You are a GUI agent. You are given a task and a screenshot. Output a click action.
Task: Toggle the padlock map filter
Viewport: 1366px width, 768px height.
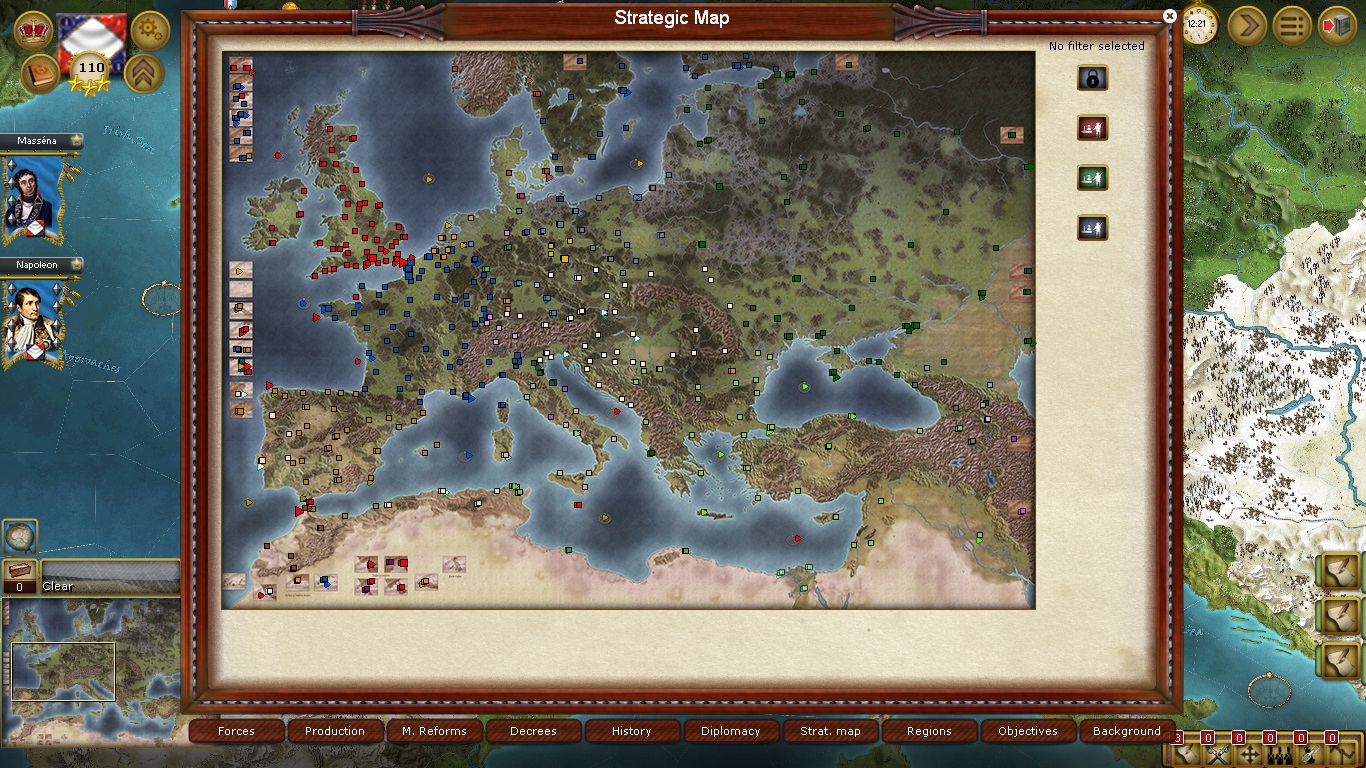click(x=1092, y=78)
